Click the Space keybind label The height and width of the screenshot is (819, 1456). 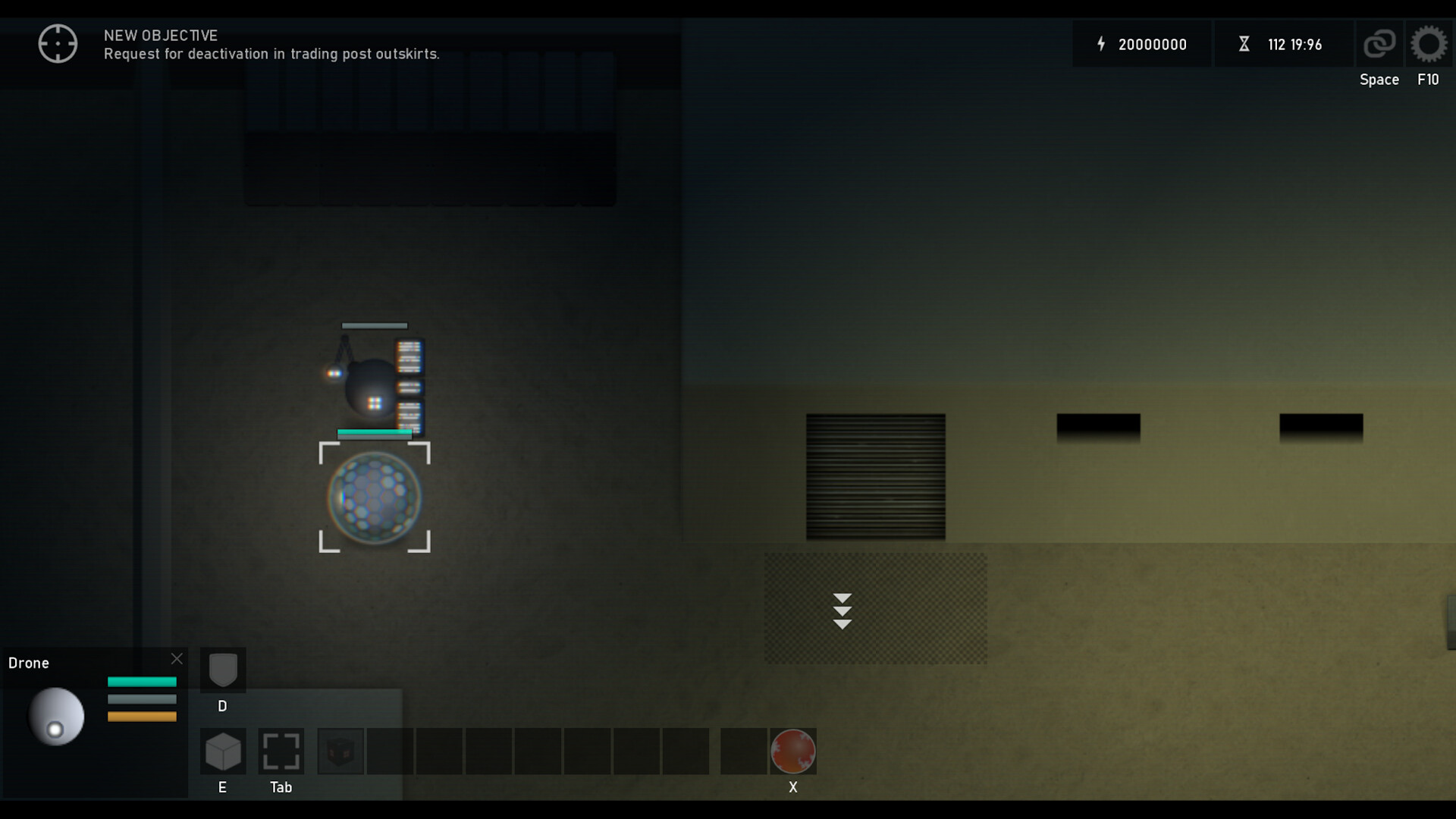pyautogui.click(x=1379, y=79)
